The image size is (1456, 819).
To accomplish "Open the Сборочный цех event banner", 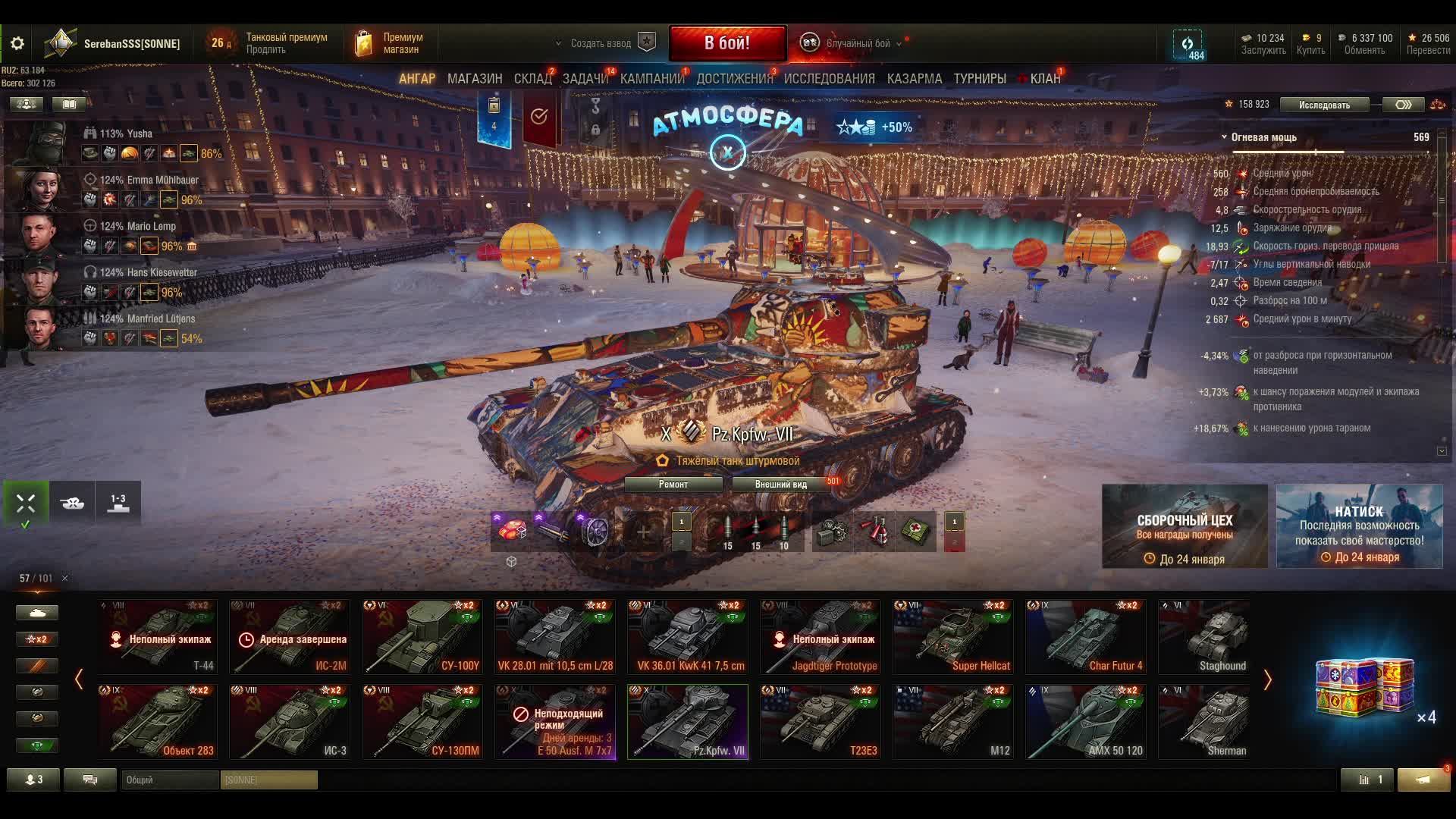I will coord(1185,526).
